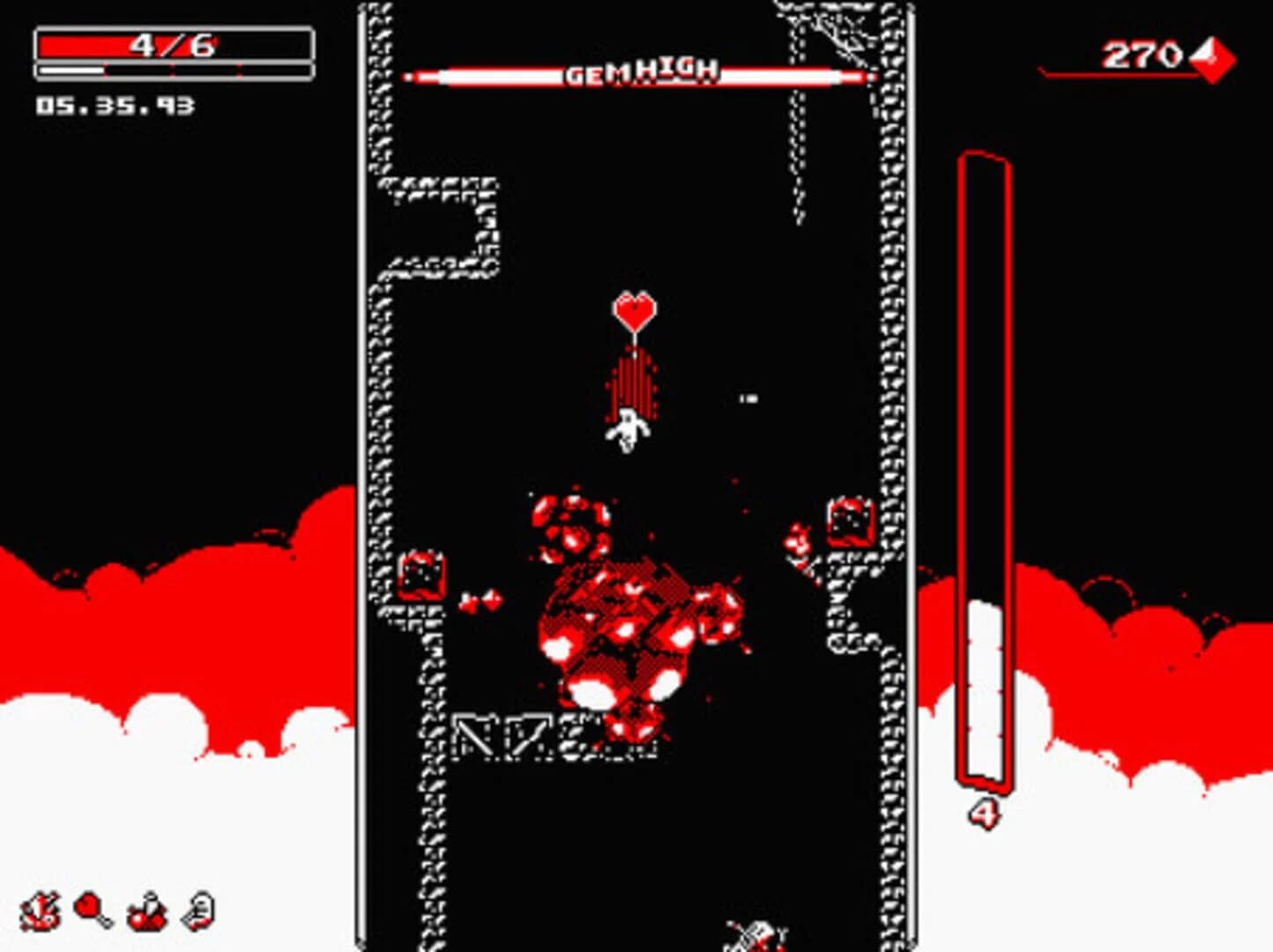The height and width of the screenshot is (952, 1273).
Task: Select the timer reading 05.35.93
Action: coord(108,108)
